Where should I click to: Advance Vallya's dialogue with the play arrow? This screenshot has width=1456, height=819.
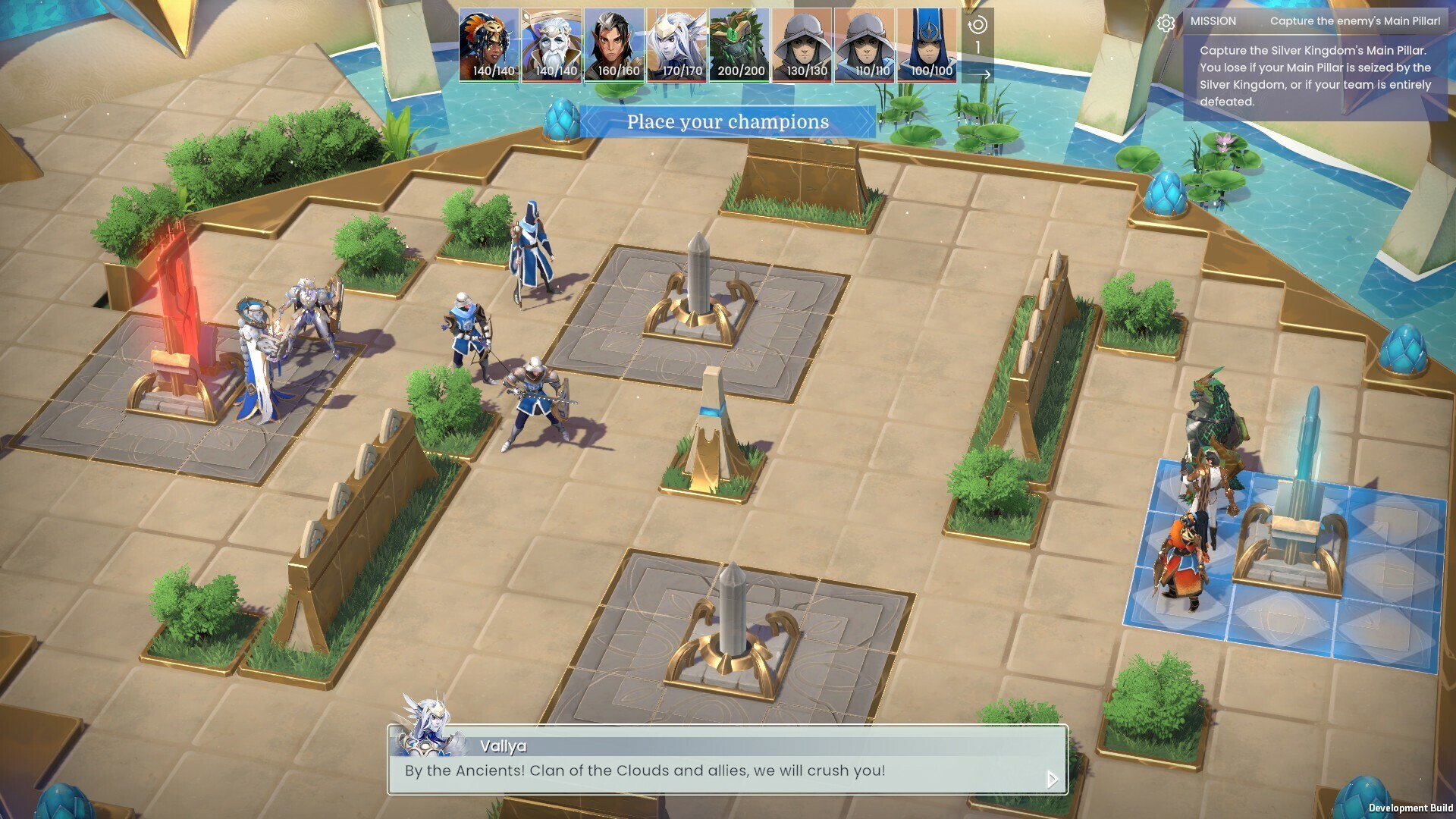pyautogui.click(x=1053, y=777)
